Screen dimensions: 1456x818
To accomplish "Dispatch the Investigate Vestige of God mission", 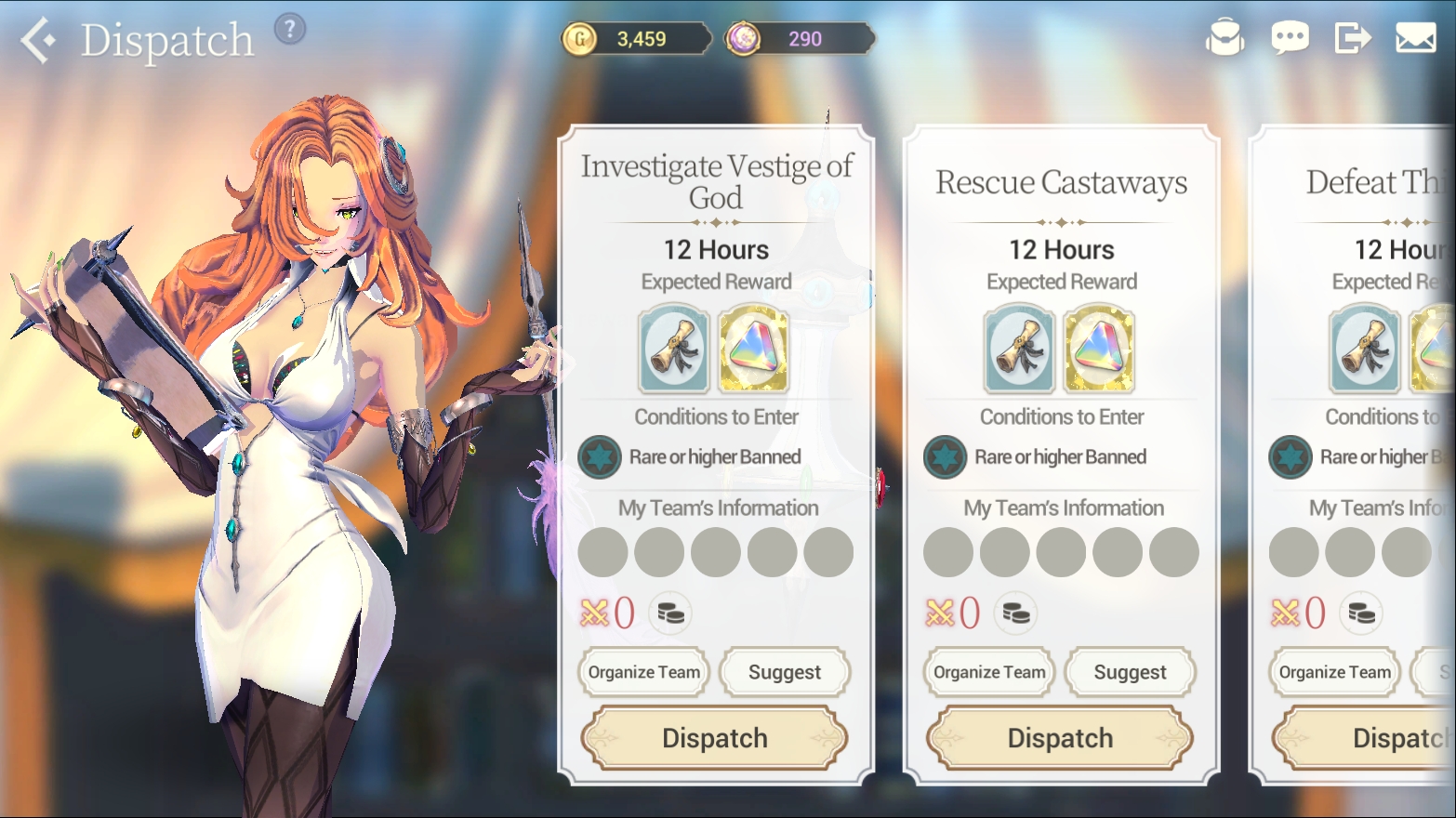I will pos(714,738).
